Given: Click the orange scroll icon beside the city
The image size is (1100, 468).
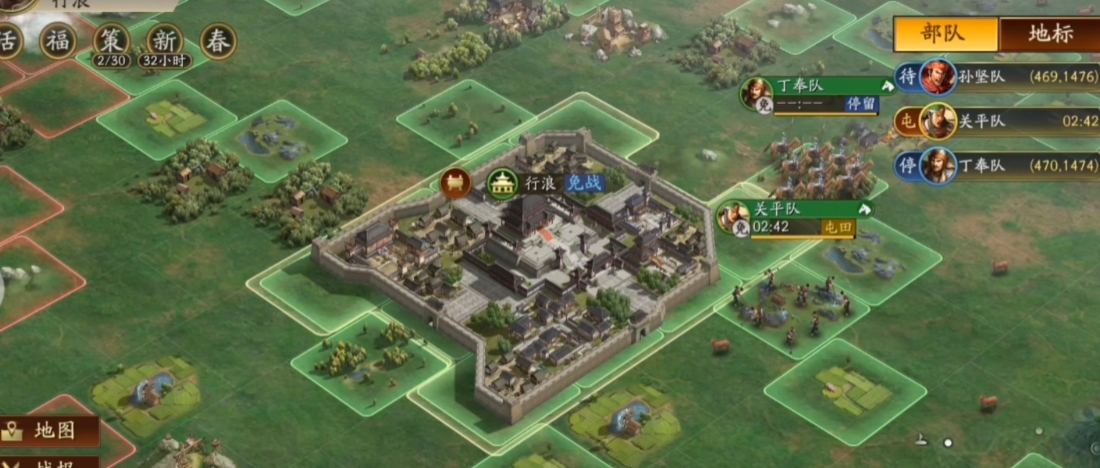Looking at the screenshot, I should 454,183.
